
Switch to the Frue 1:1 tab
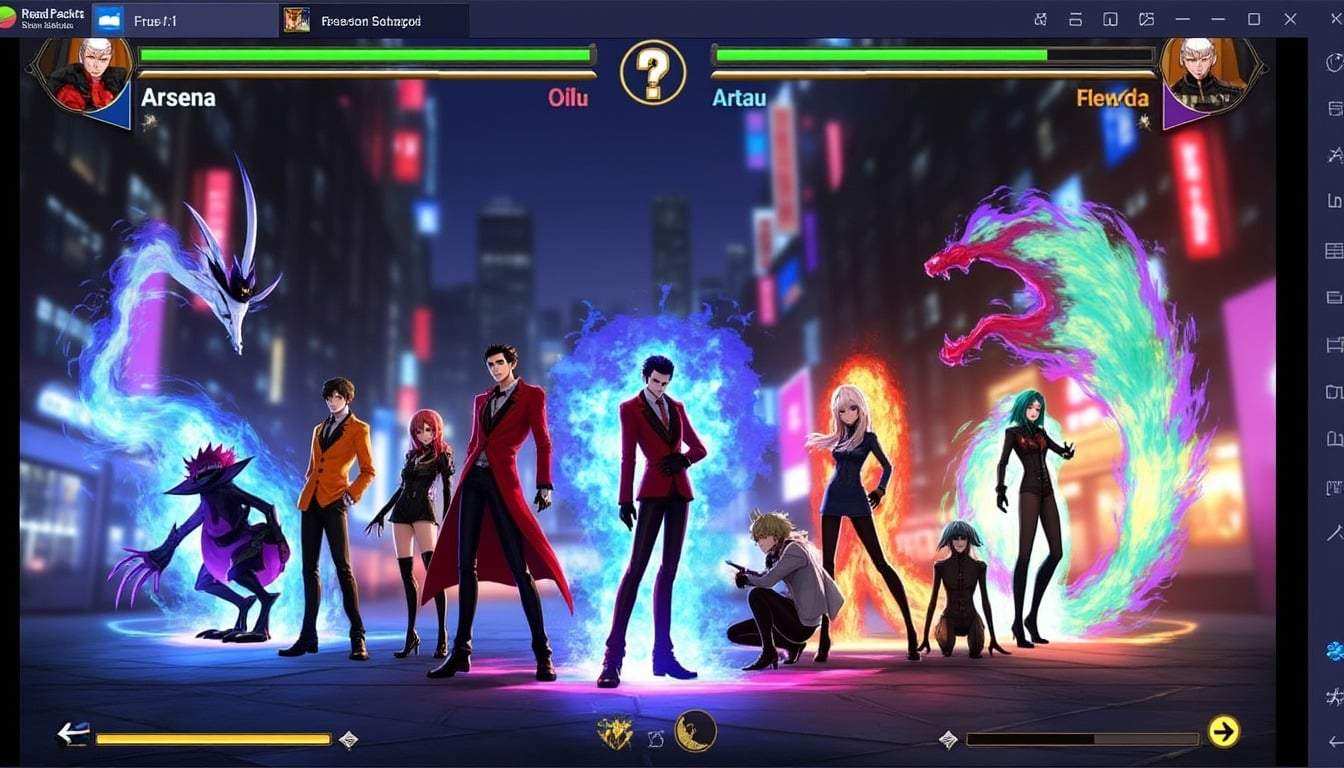180,18
